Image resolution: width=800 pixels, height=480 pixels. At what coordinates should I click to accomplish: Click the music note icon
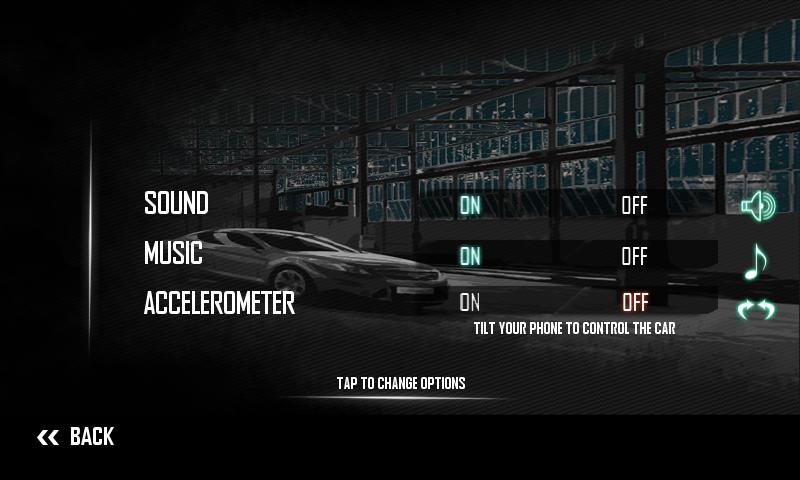[x=756, y=262]
